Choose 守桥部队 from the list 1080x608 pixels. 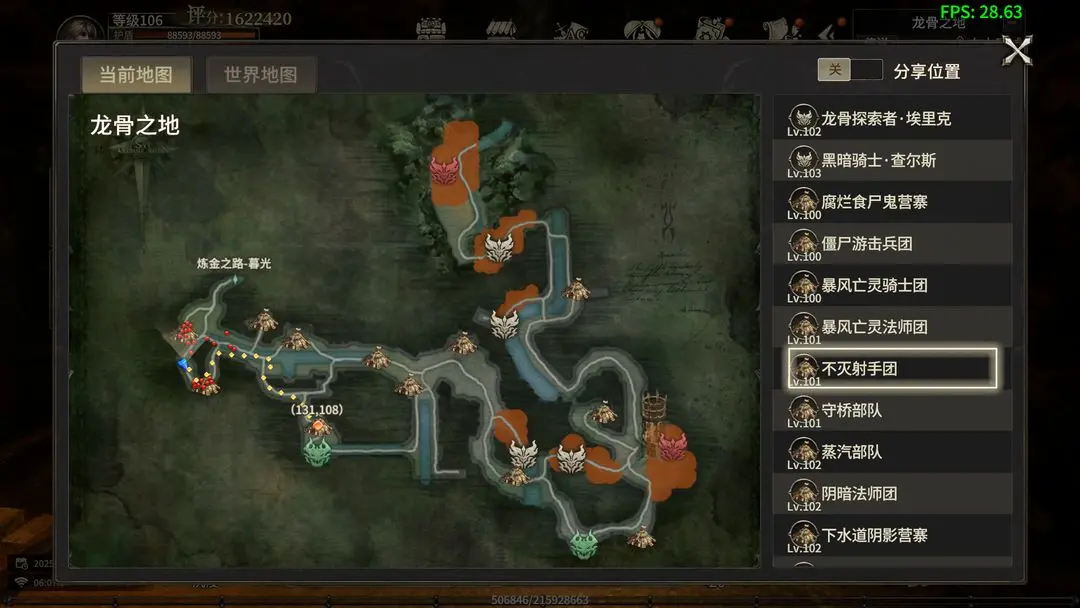click(x=892, y=411)
